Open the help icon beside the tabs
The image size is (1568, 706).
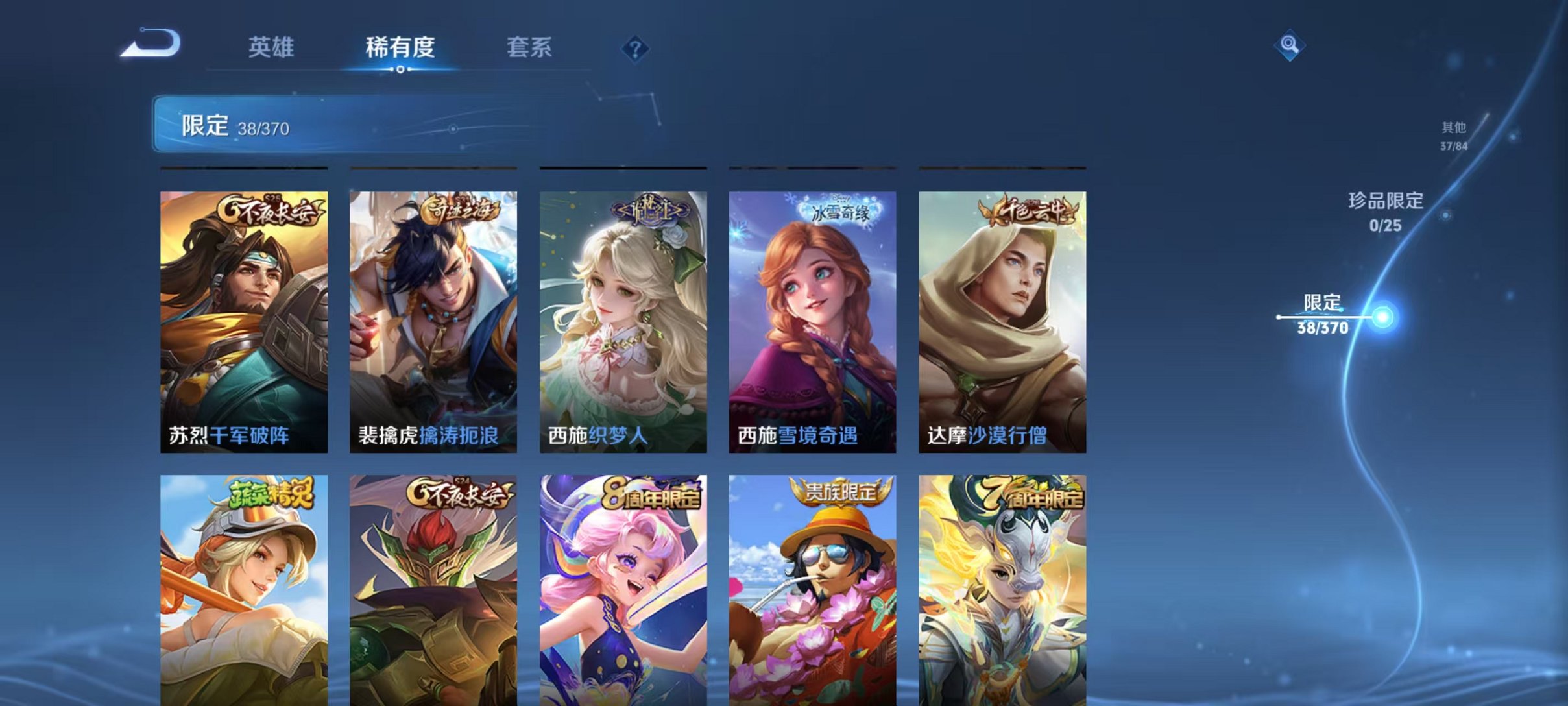click(x=636, y=48)
